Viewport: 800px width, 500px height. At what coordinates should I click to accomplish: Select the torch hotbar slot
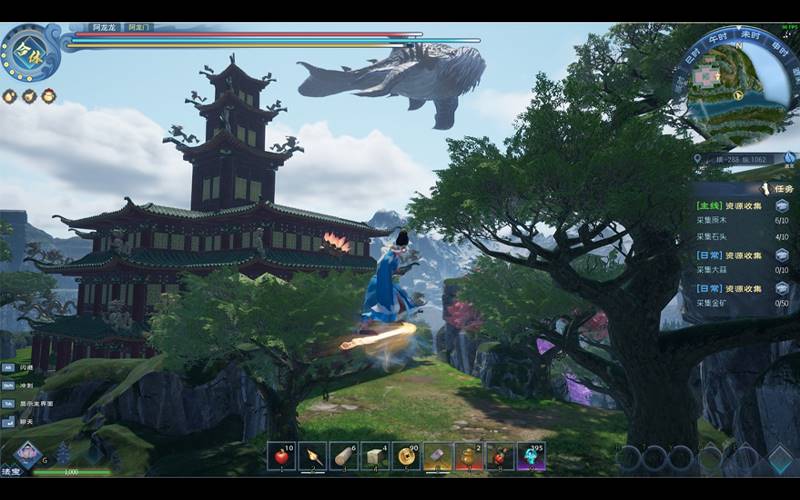pos(313,456)
